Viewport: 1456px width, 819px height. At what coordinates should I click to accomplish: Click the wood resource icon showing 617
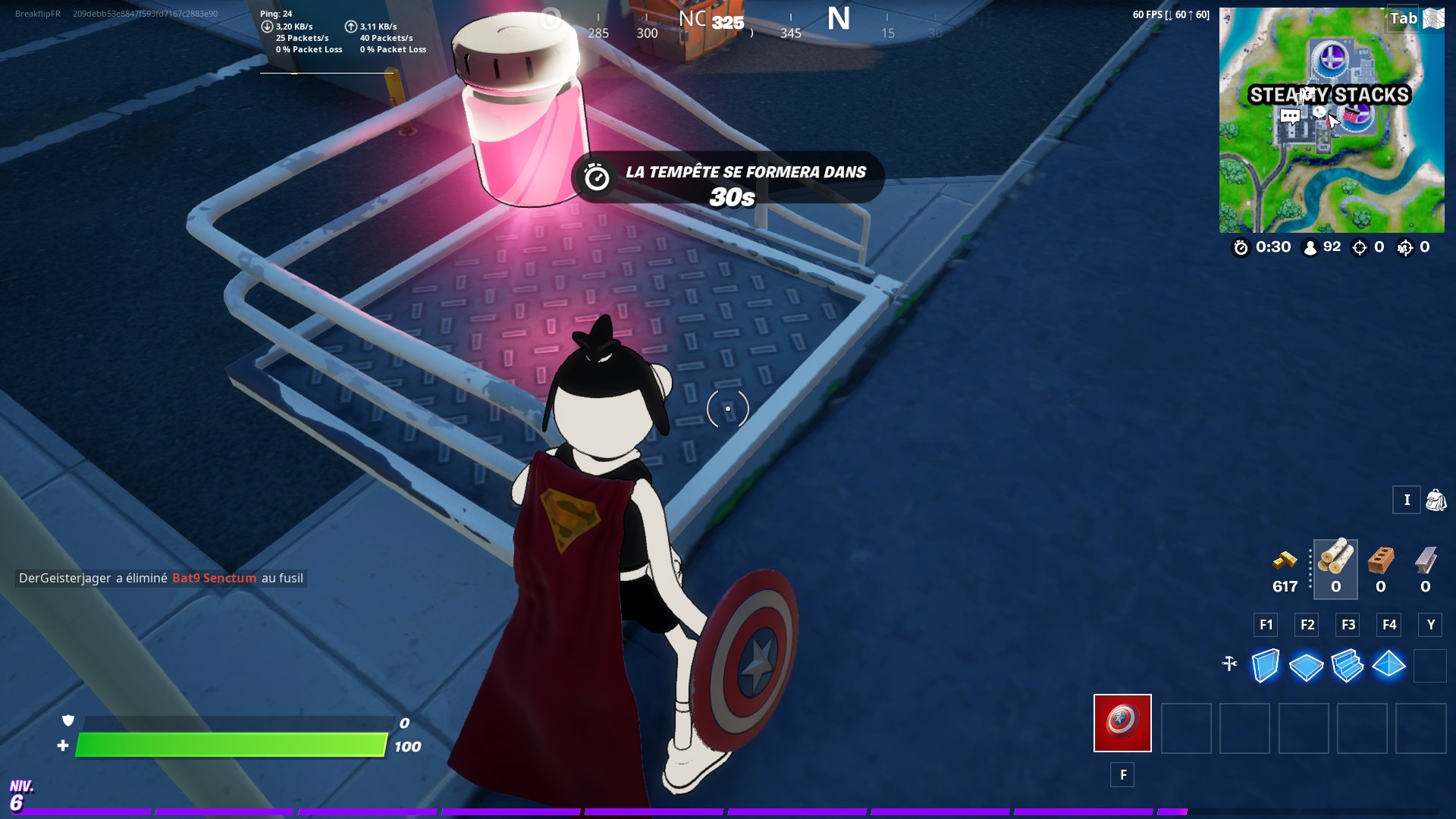[x=1285, y=563]
